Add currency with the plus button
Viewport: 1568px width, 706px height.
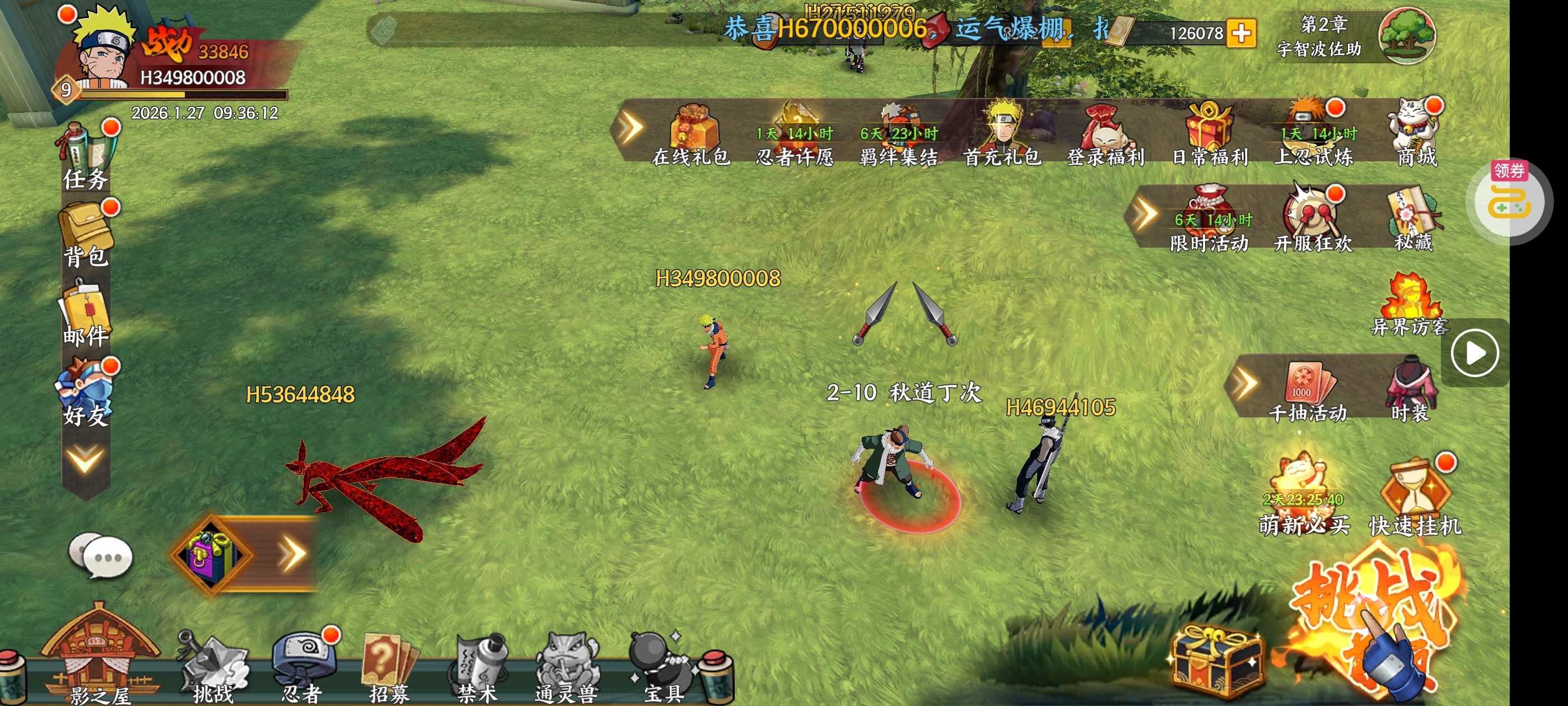tap(1241, 33)
